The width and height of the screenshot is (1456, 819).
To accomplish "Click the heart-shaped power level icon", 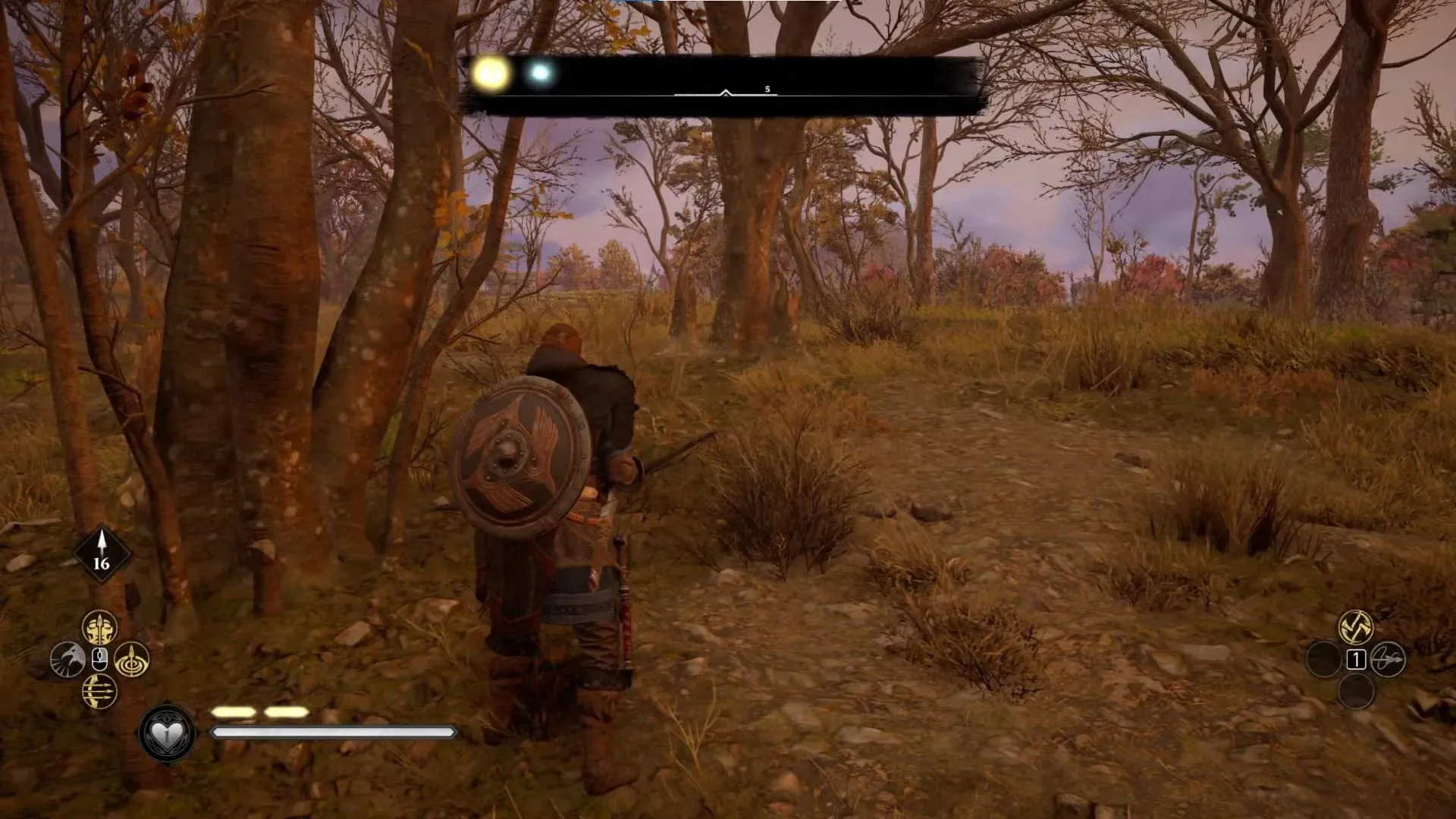I will (165, 730).
